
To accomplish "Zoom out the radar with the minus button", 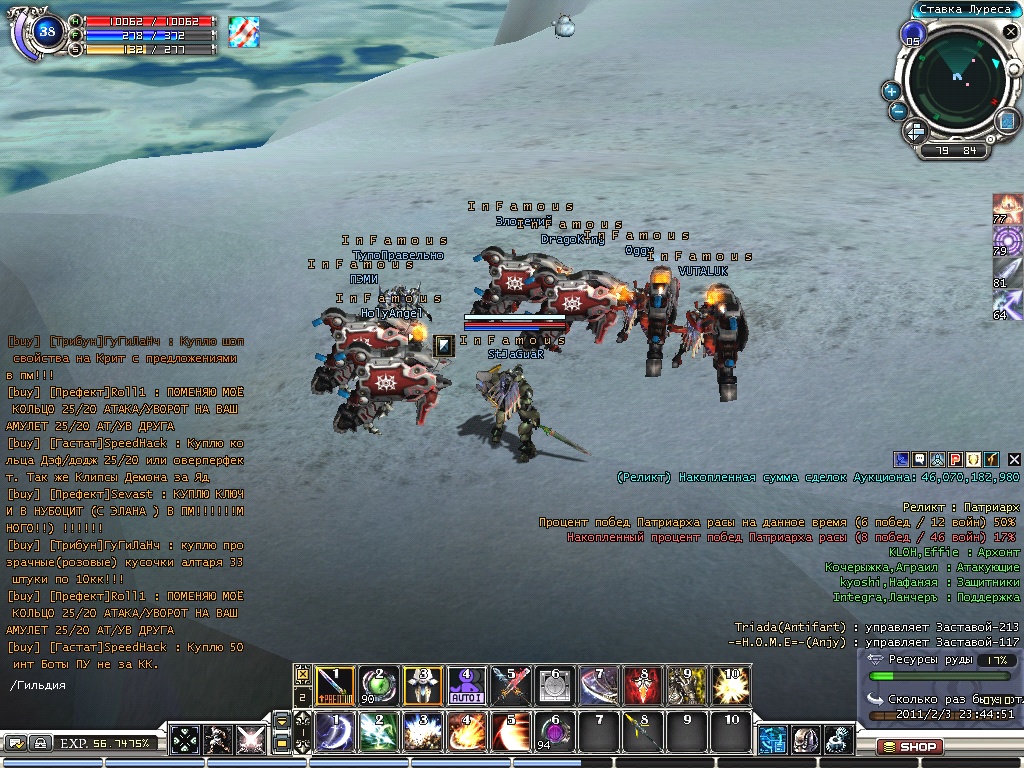I will 898,111.
